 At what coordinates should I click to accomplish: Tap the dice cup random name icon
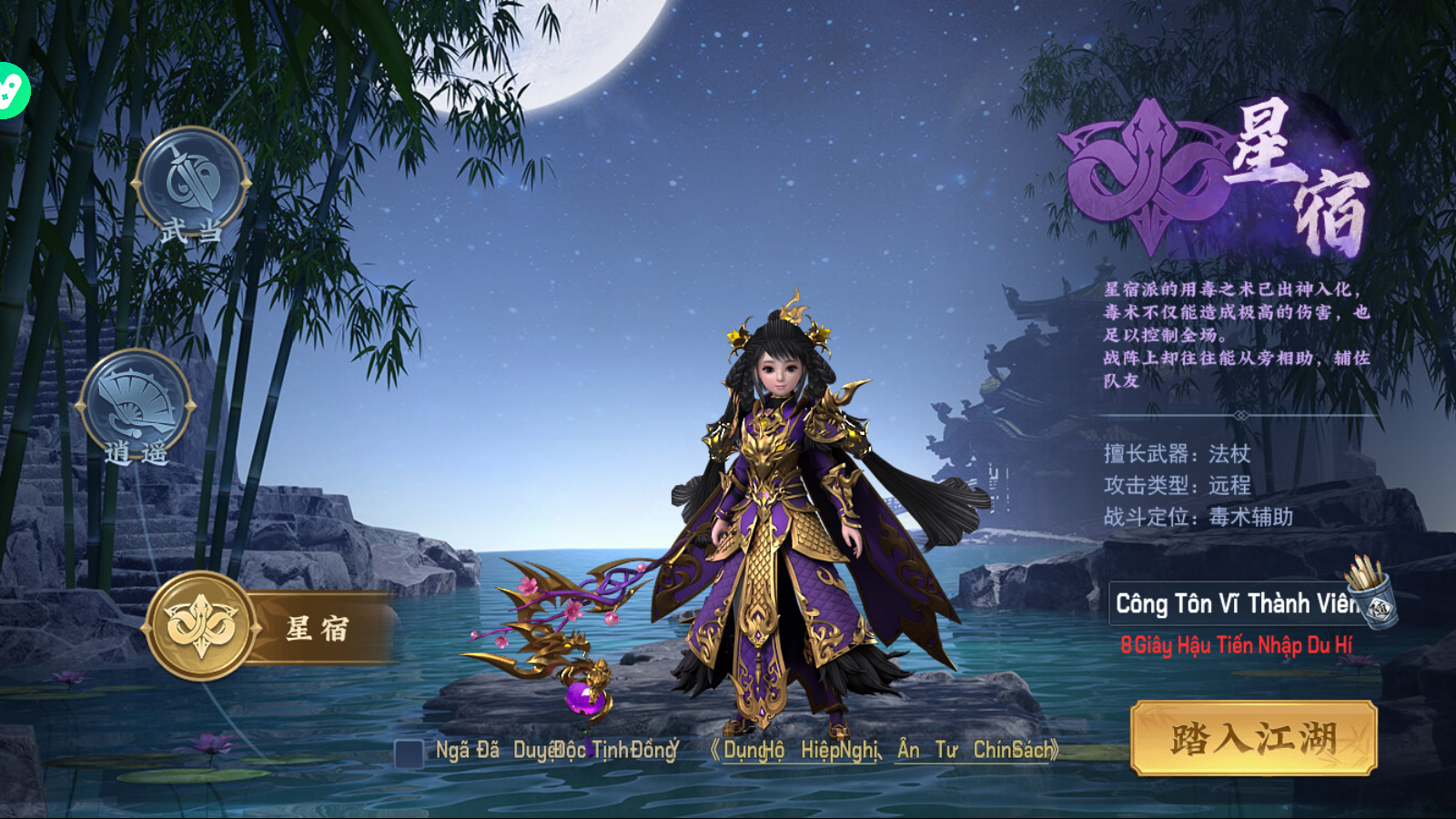[x=1370, y=590]
